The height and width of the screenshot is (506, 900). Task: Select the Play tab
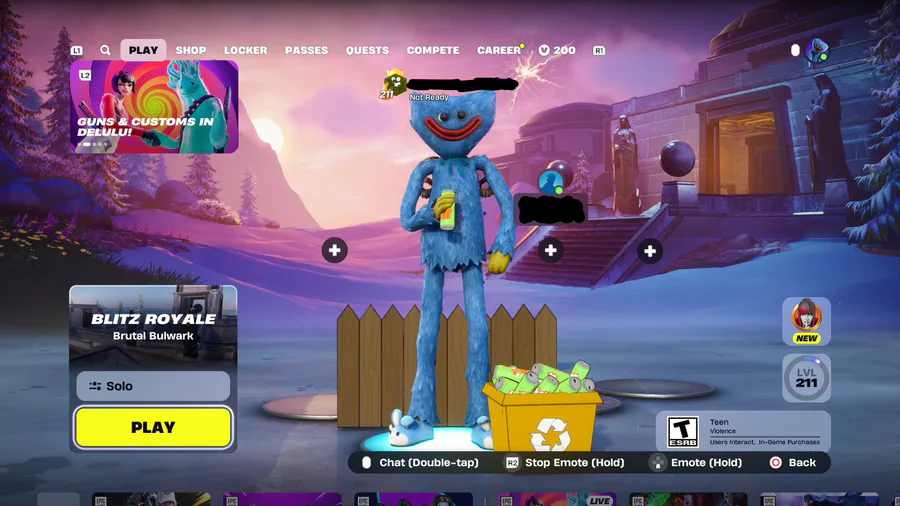tap(143, 50)
